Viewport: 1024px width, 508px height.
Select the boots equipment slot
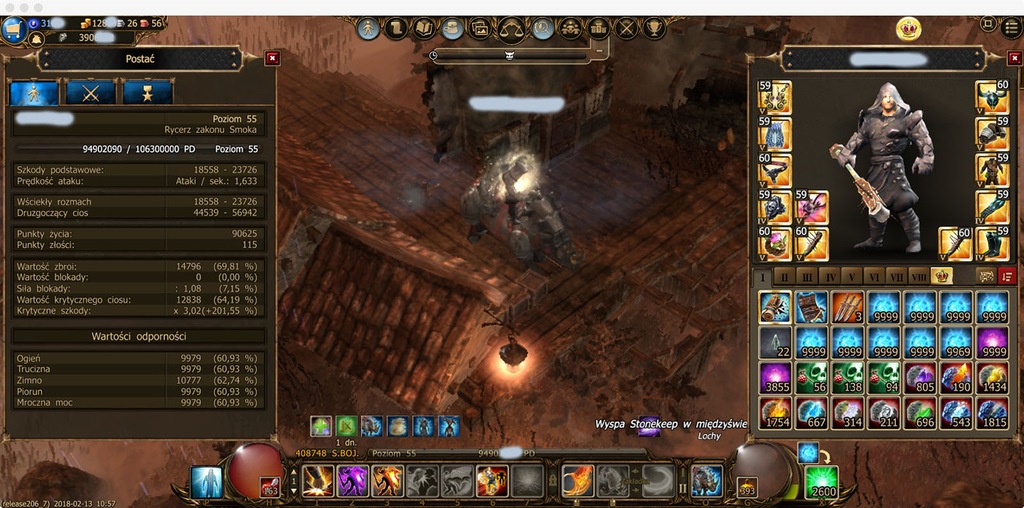(x=990, y=243)
